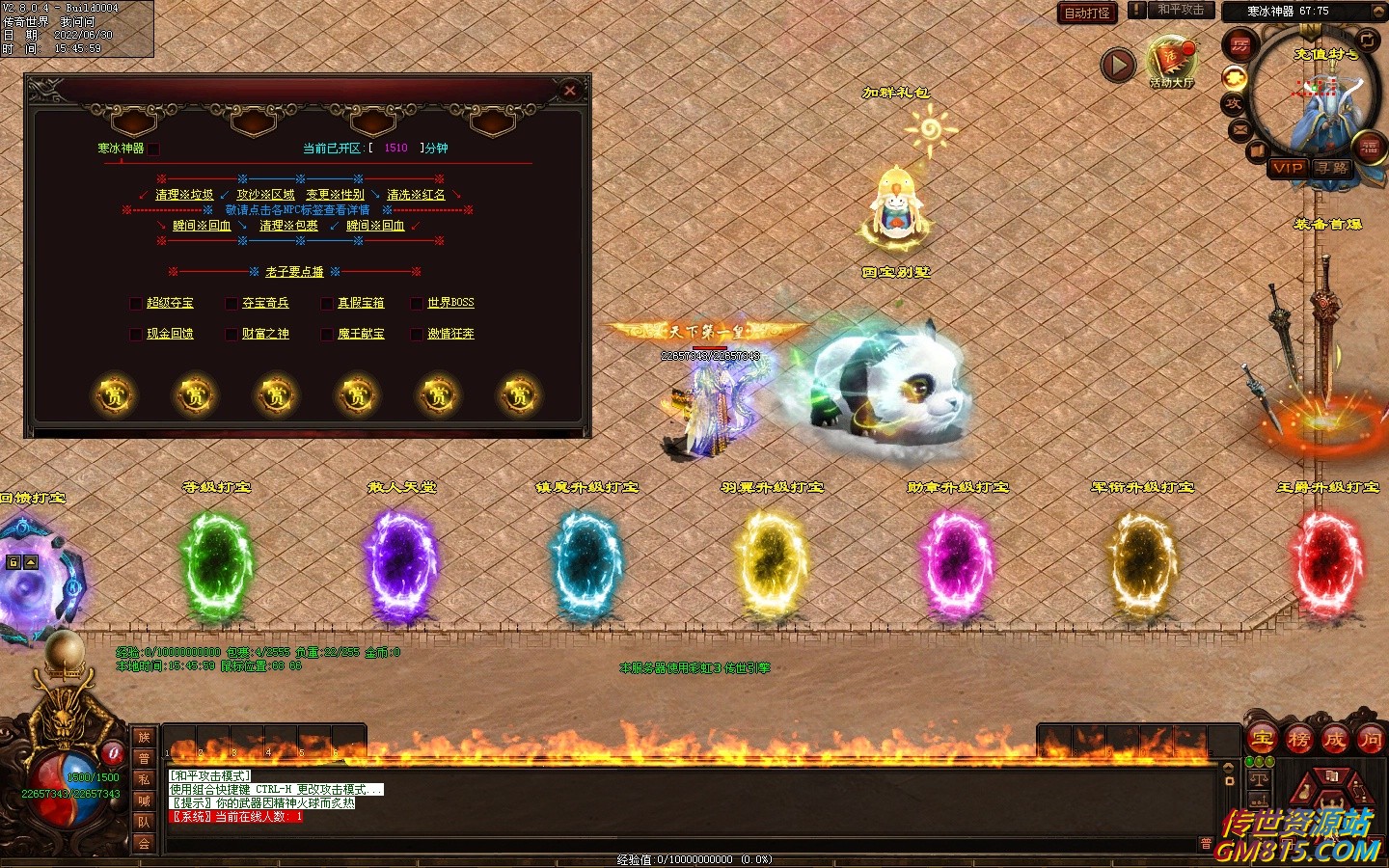Switch the 和平攻击 attack mode button
This screenshot has height=868, width=1389.
point(1180,10)
